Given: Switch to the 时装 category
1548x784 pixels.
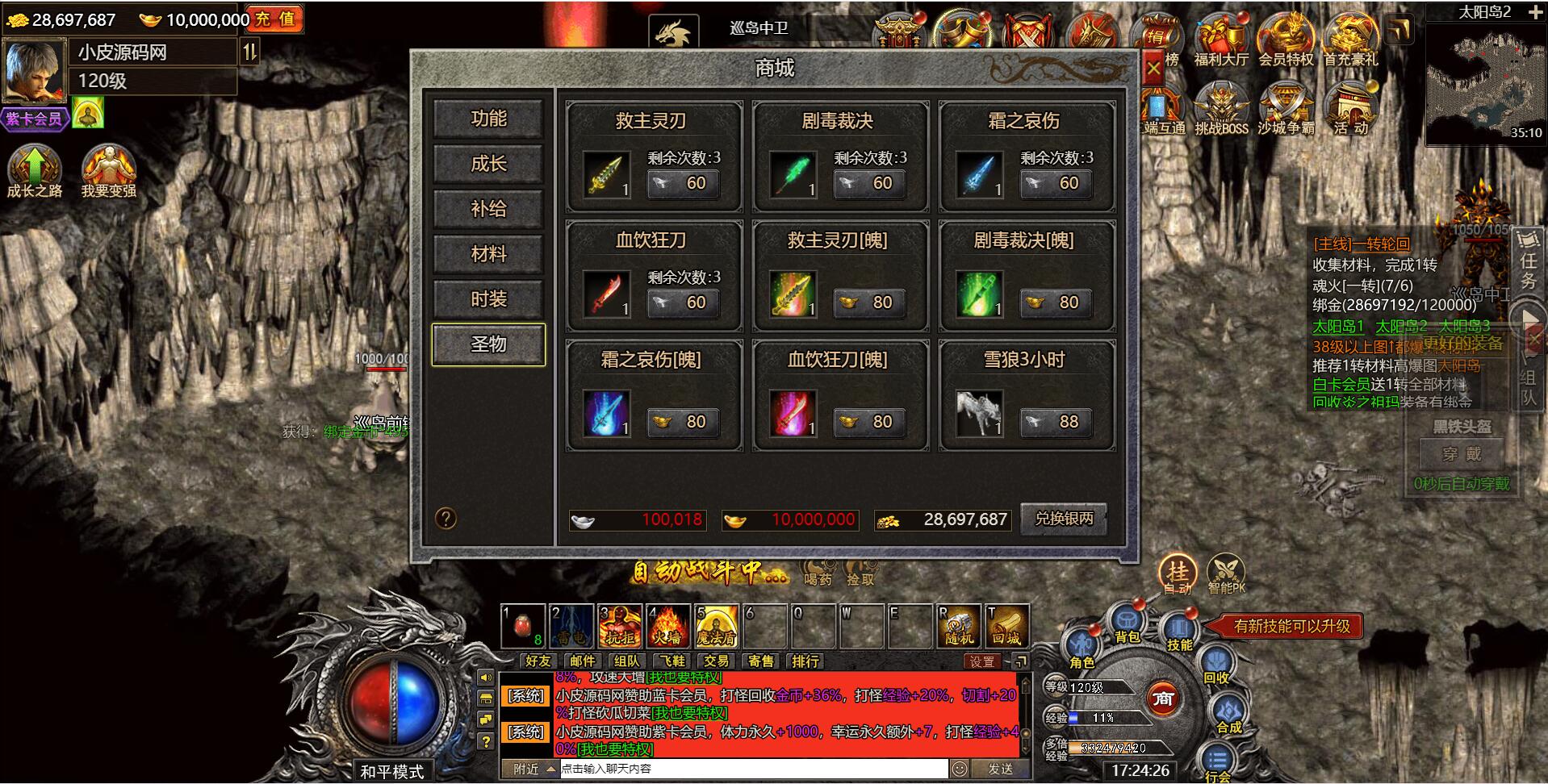Looking at the screenshot, I should coord(488,300).
